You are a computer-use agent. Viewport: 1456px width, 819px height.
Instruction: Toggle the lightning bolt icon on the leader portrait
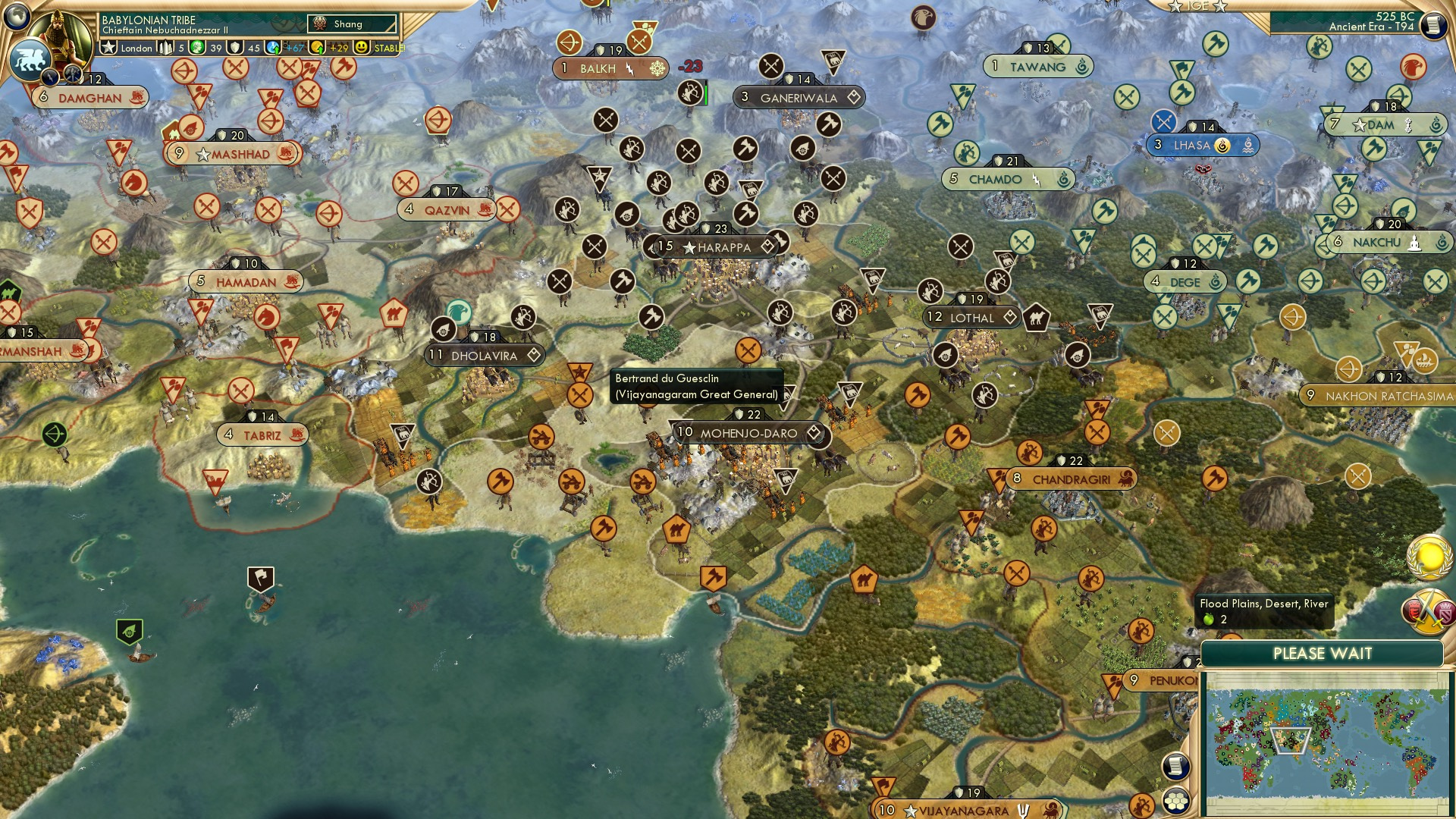click(x=51, y=77)
